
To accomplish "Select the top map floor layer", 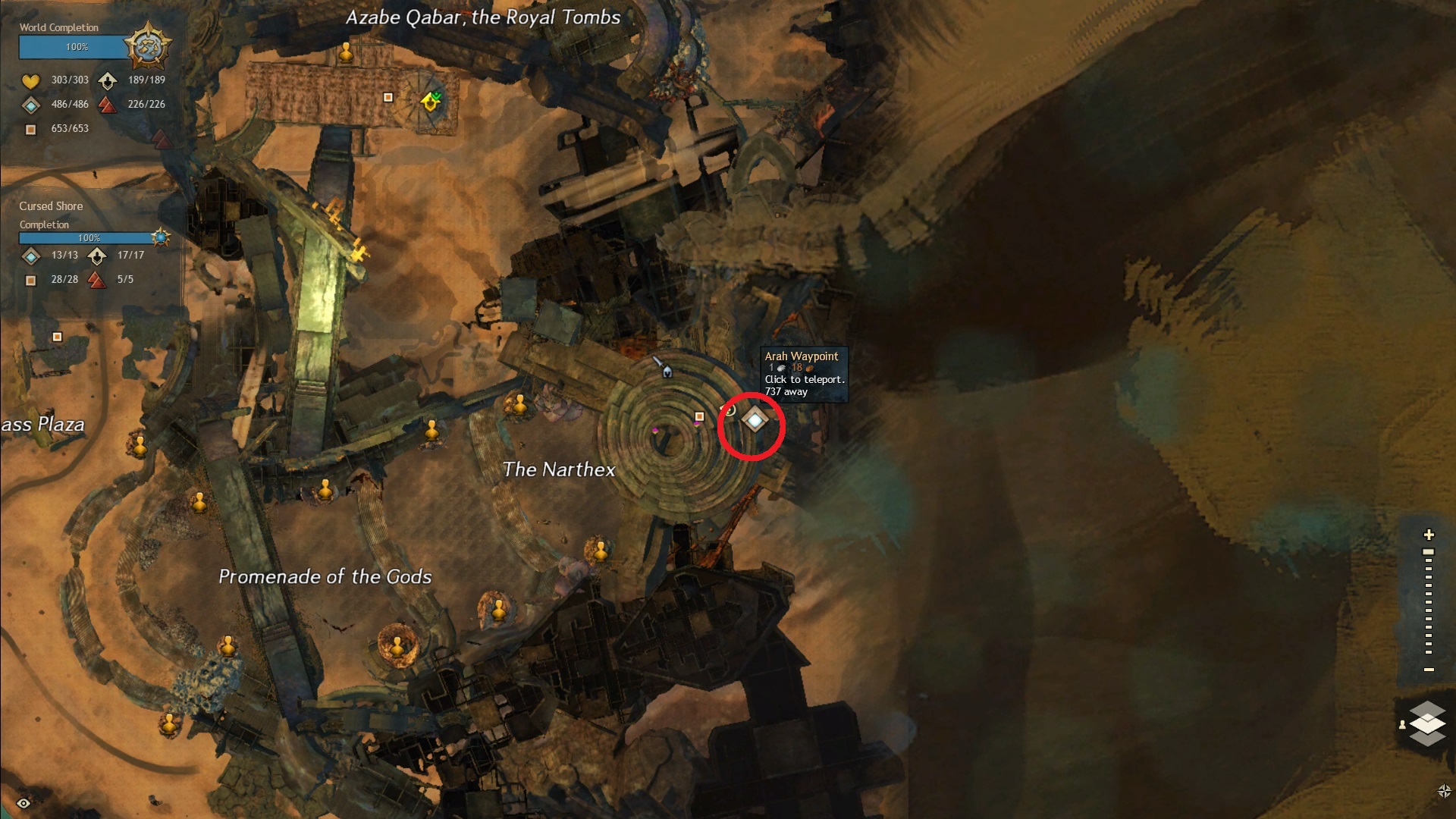I will (x=1428, y=711).
